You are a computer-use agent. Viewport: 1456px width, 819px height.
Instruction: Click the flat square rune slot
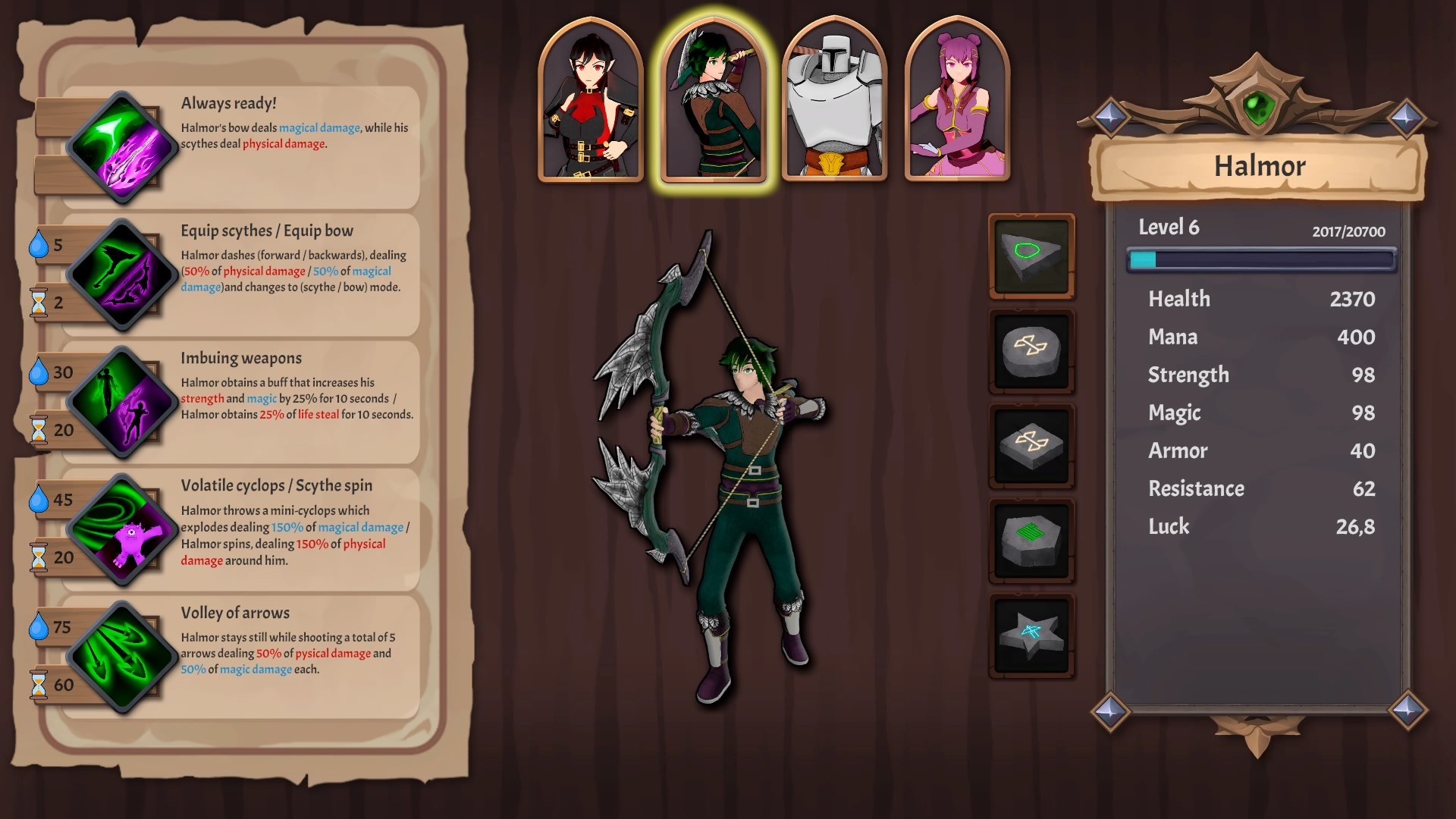(1031, 445)
